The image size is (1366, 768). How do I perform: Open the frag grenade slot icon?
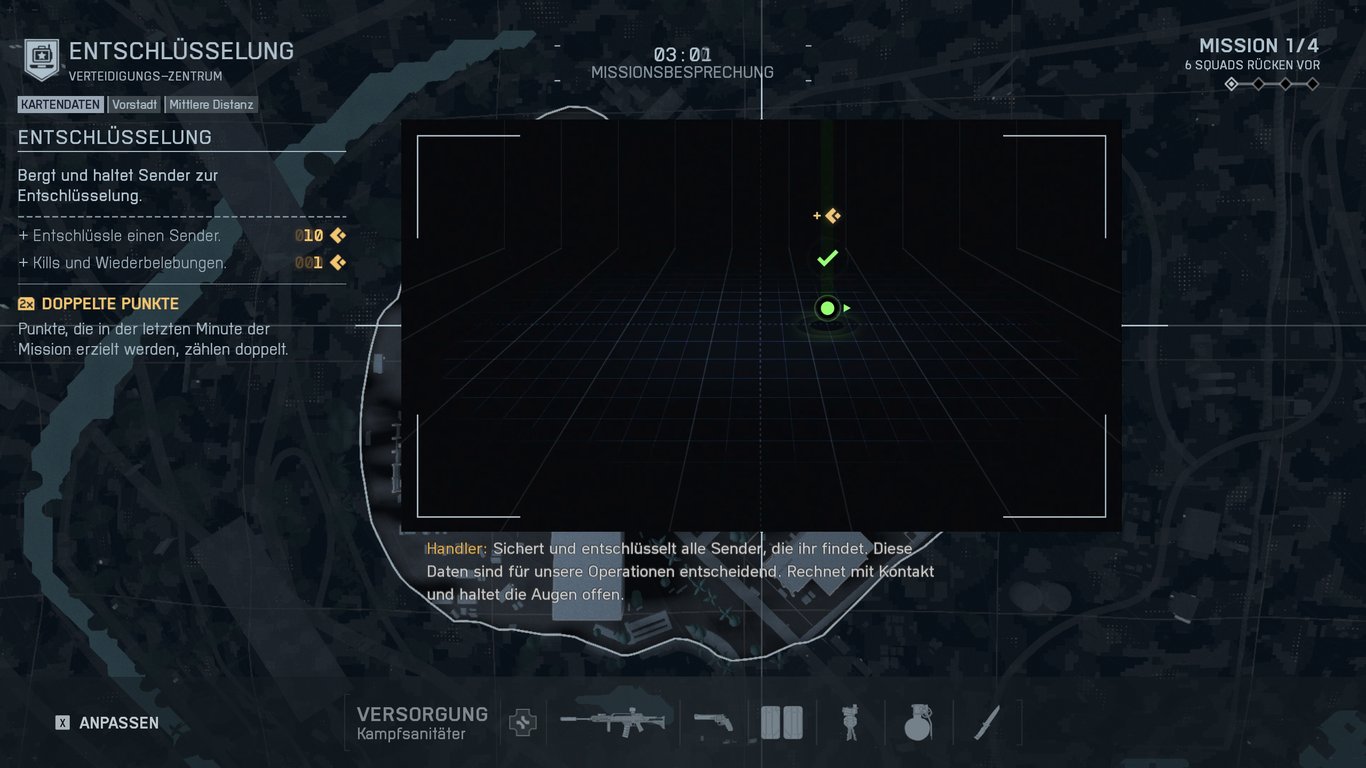917,722
